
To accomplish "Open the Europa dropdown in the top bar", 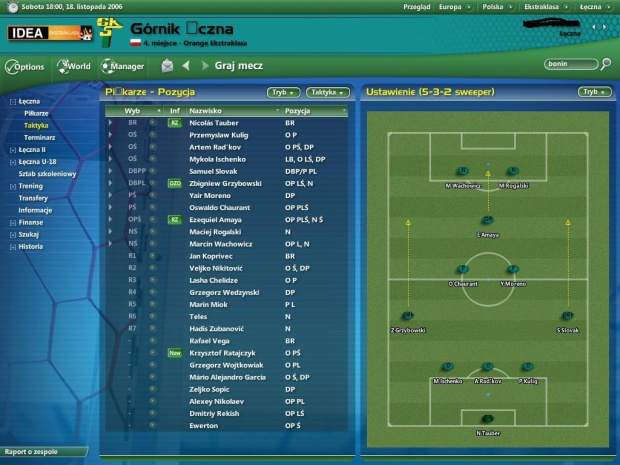I will [x=451, y=6].
